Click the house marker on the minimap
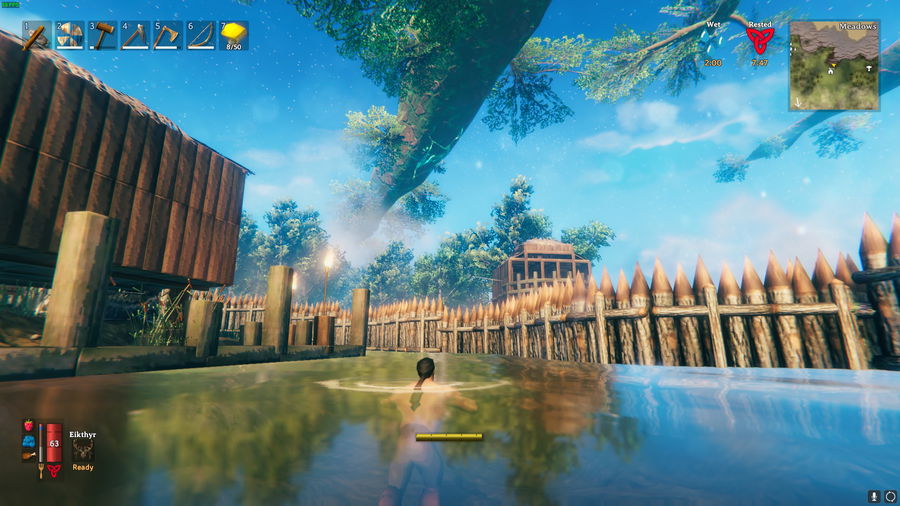Viewport: 900px width, 506px height. (830, 72)
